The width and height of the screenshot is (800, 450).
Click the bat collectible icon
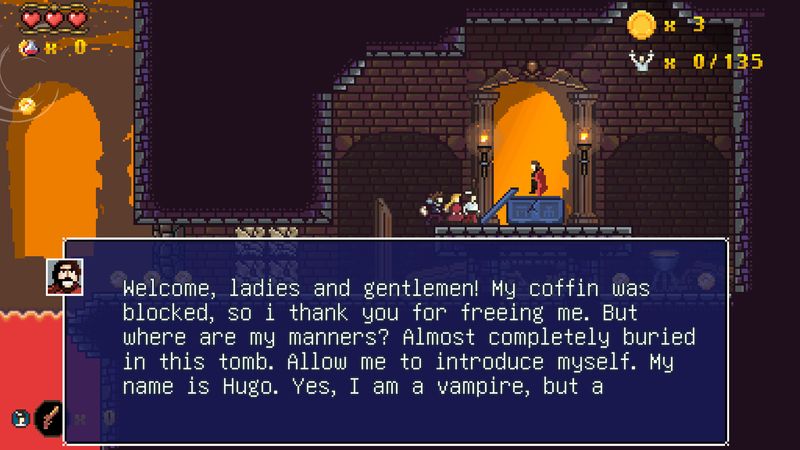[x=641, y=61]
